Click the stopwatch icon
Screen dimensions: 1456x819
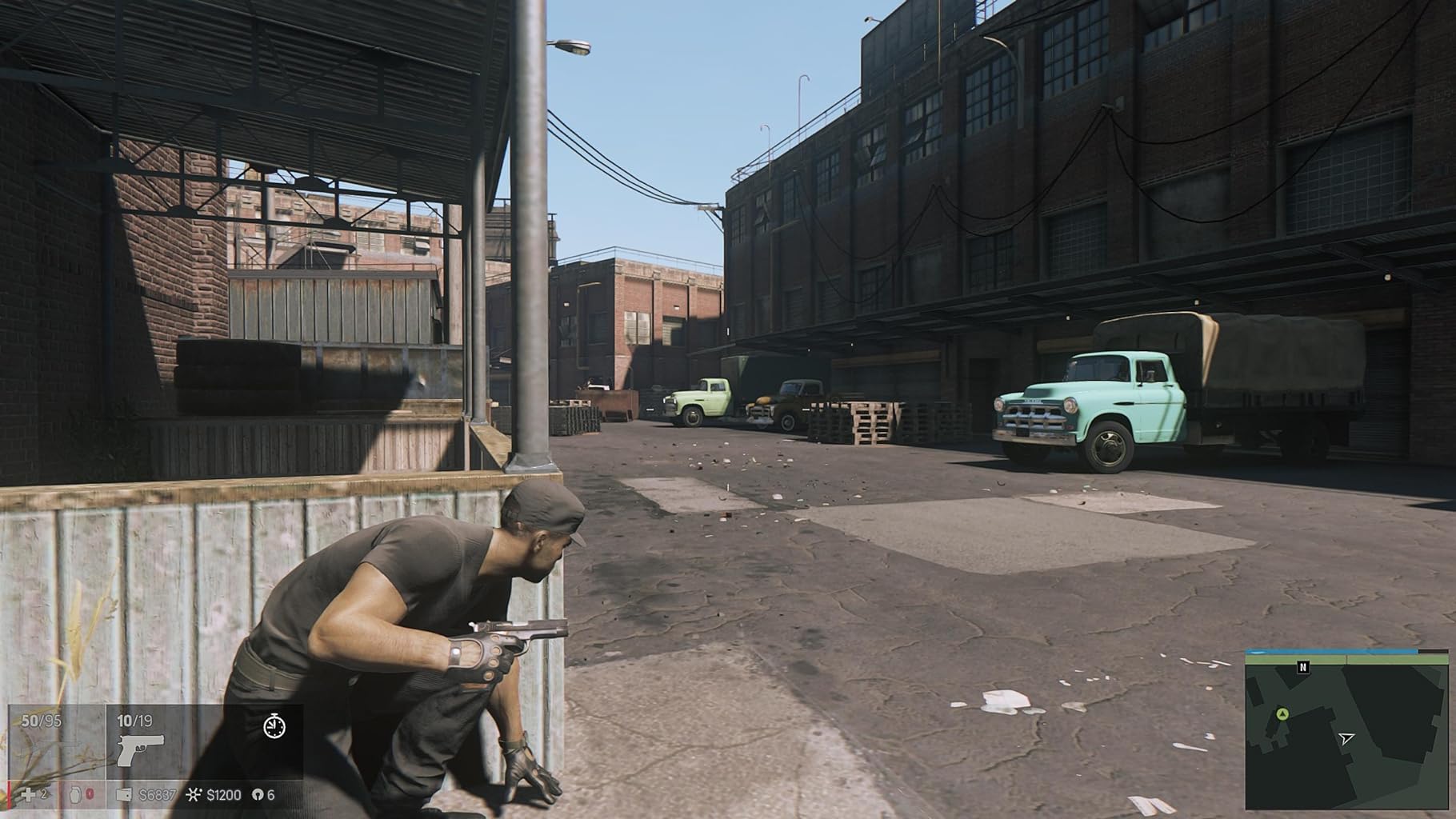(x=274, y=726)
